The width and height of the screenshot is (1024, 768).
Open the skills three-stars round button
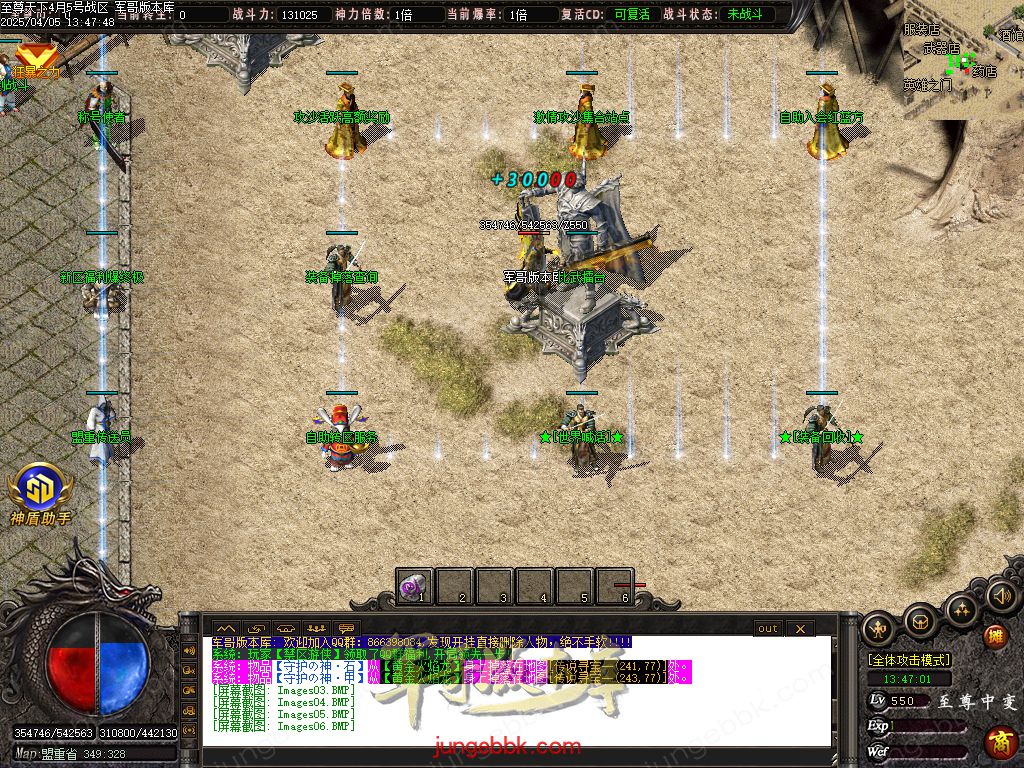point(961,607)
